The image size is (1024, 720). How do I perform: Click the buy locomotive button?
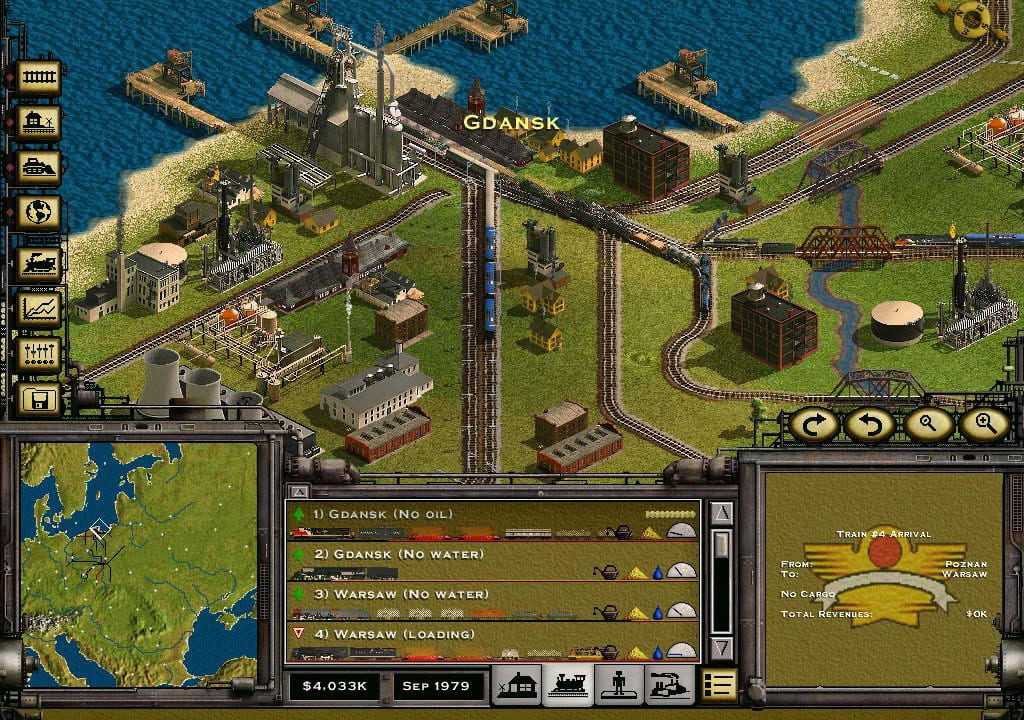[x=39, y=263]
